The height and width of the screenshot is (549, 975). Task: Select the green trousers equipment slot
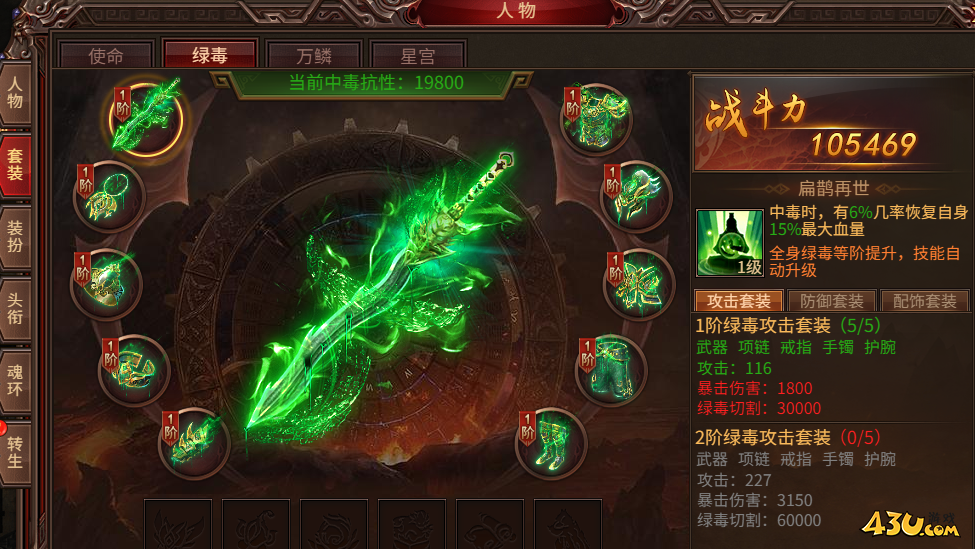(x=611, y=369)
